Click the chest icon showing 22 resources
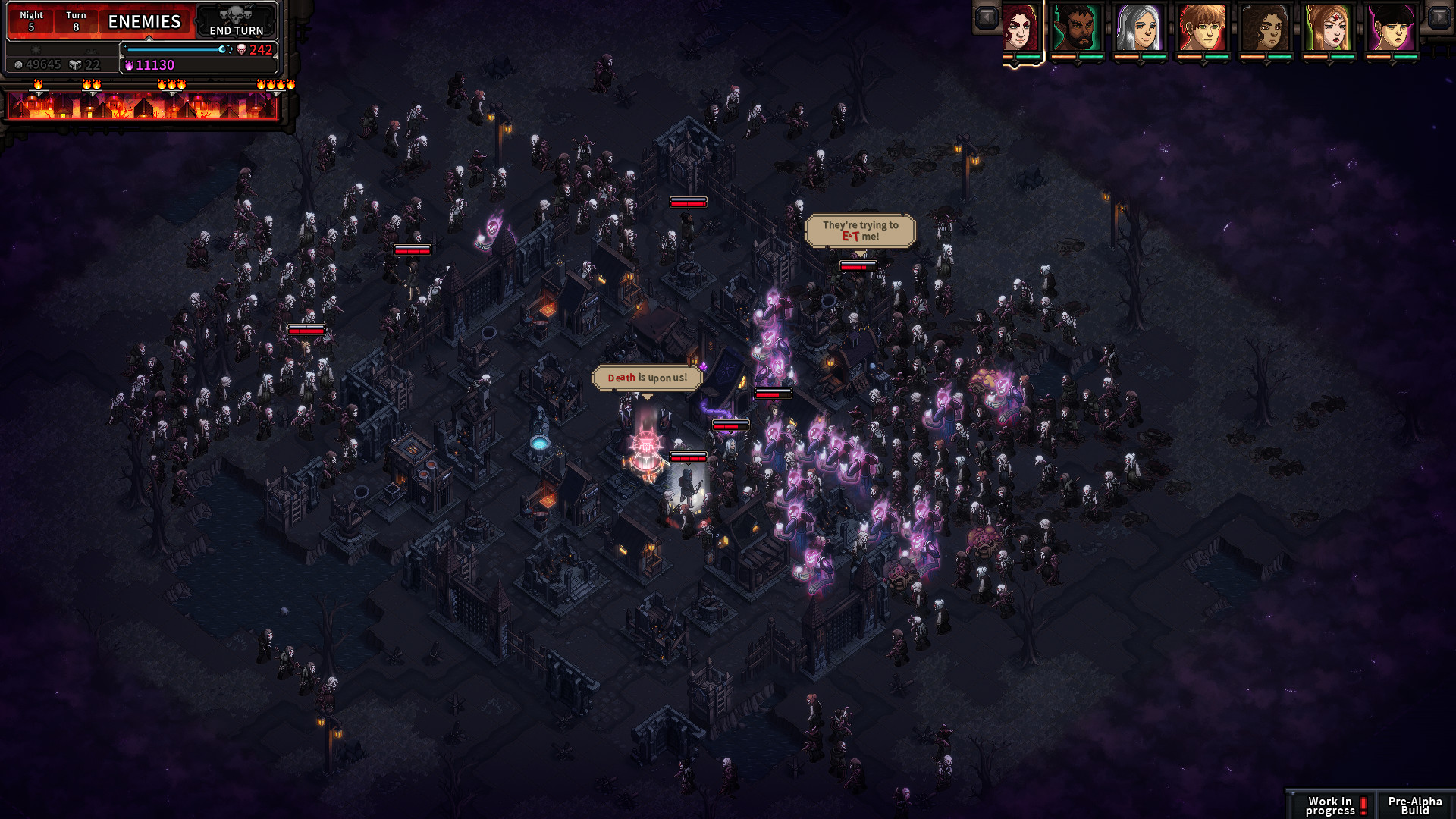This screenshot has height=819, width=1456. [x=74, y=64]
